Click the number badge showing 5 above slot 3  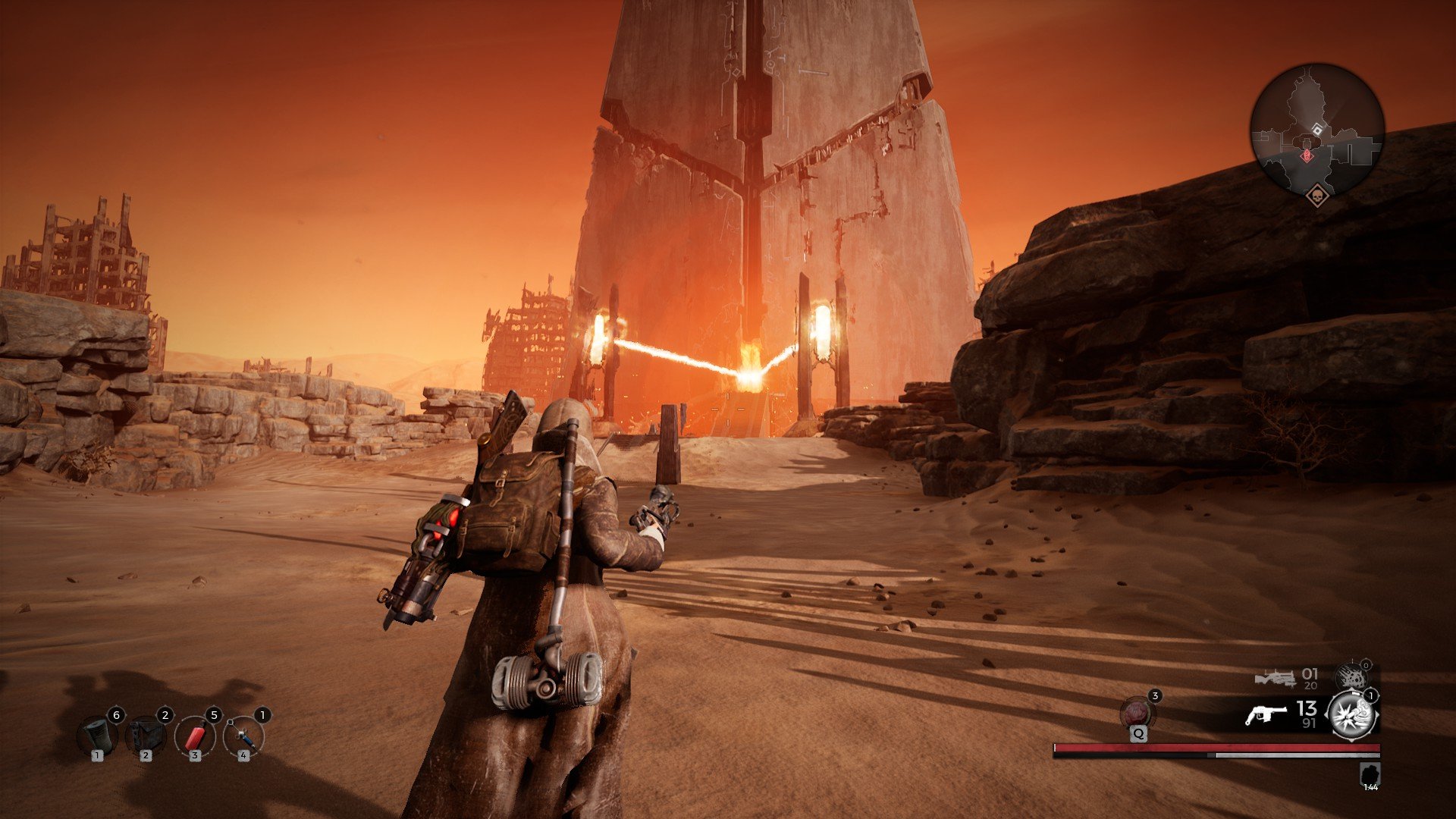pos(214,714)
